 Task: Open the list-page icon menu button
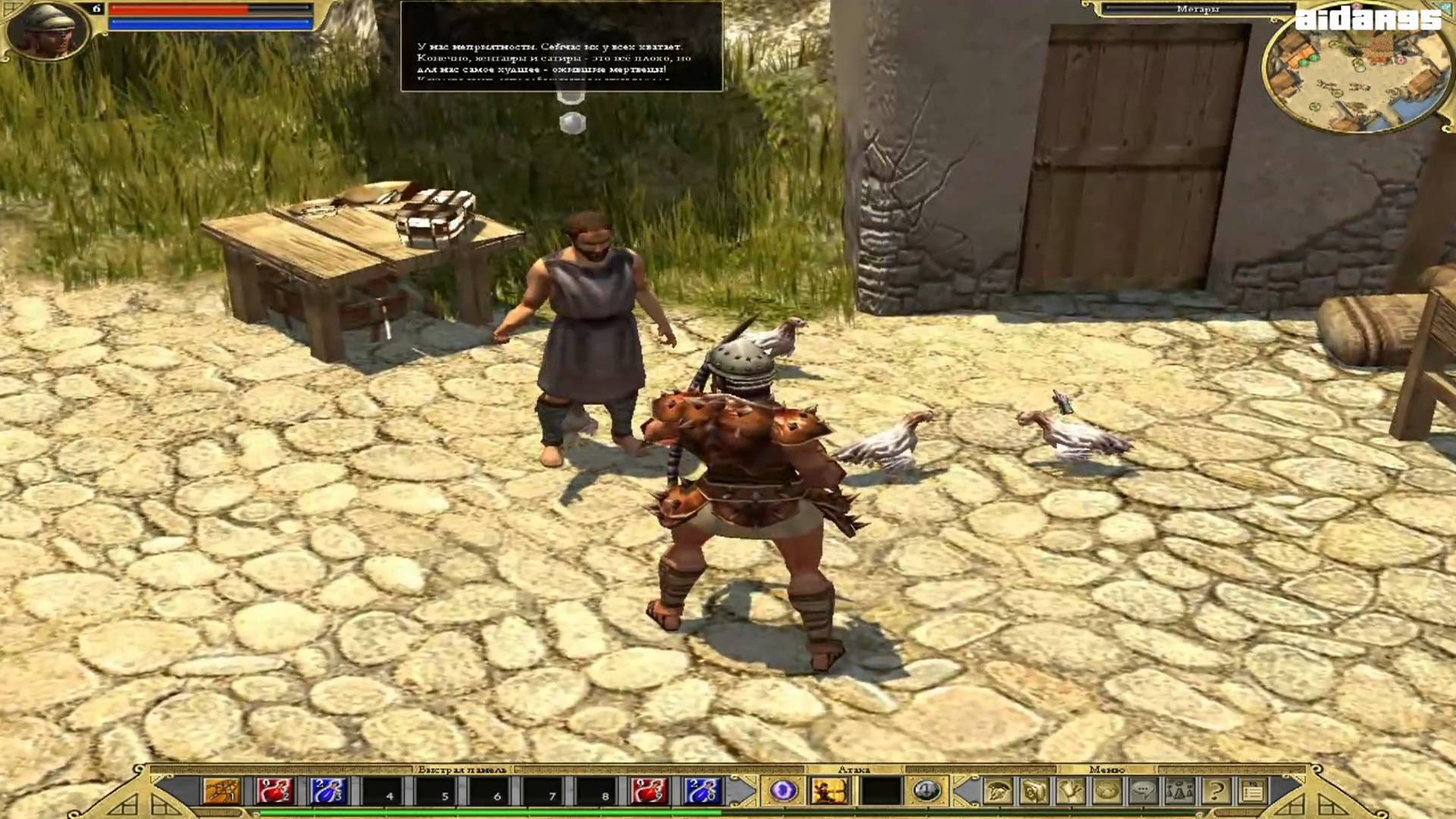[1253, 792]
